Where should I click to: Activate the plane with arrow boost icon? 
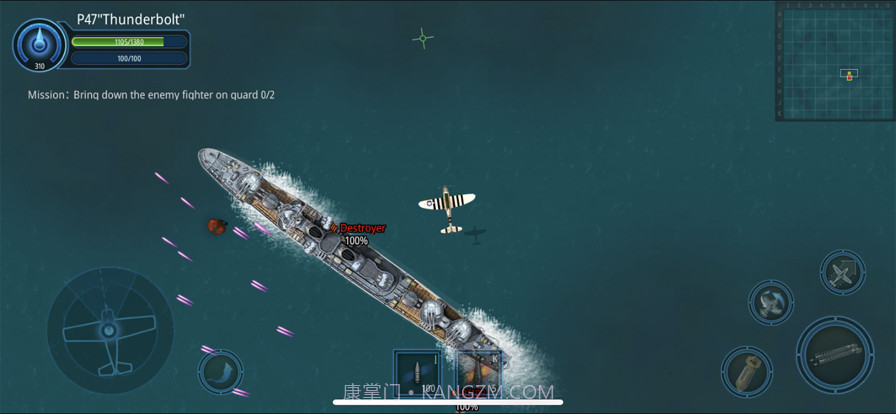point(842,273)
